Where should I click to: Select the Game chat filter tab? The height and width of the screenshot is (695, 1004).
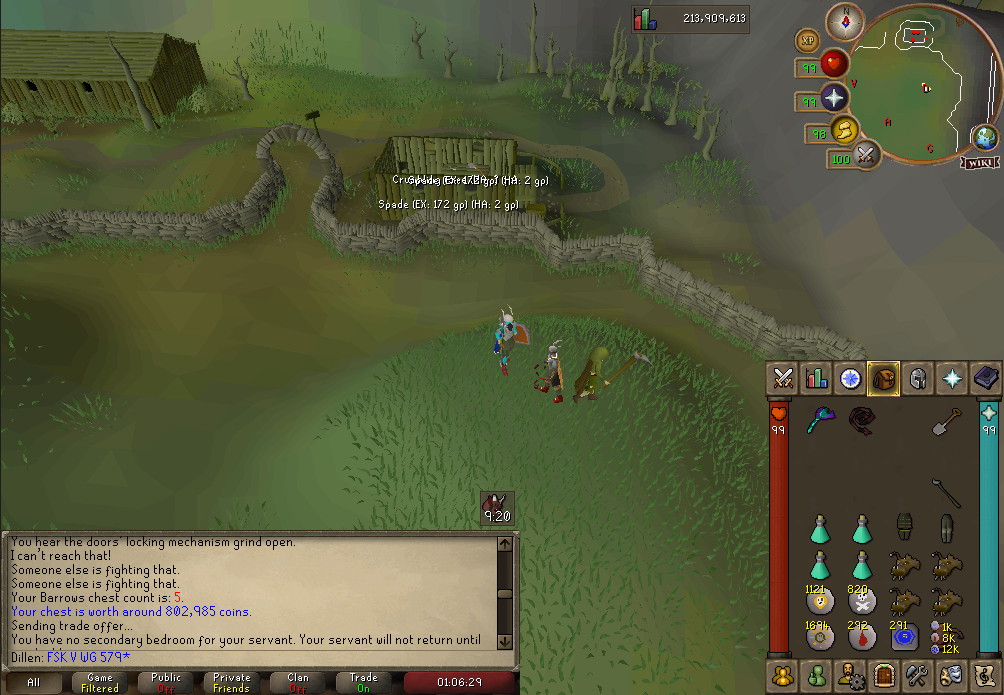click(x=100, y=682)
